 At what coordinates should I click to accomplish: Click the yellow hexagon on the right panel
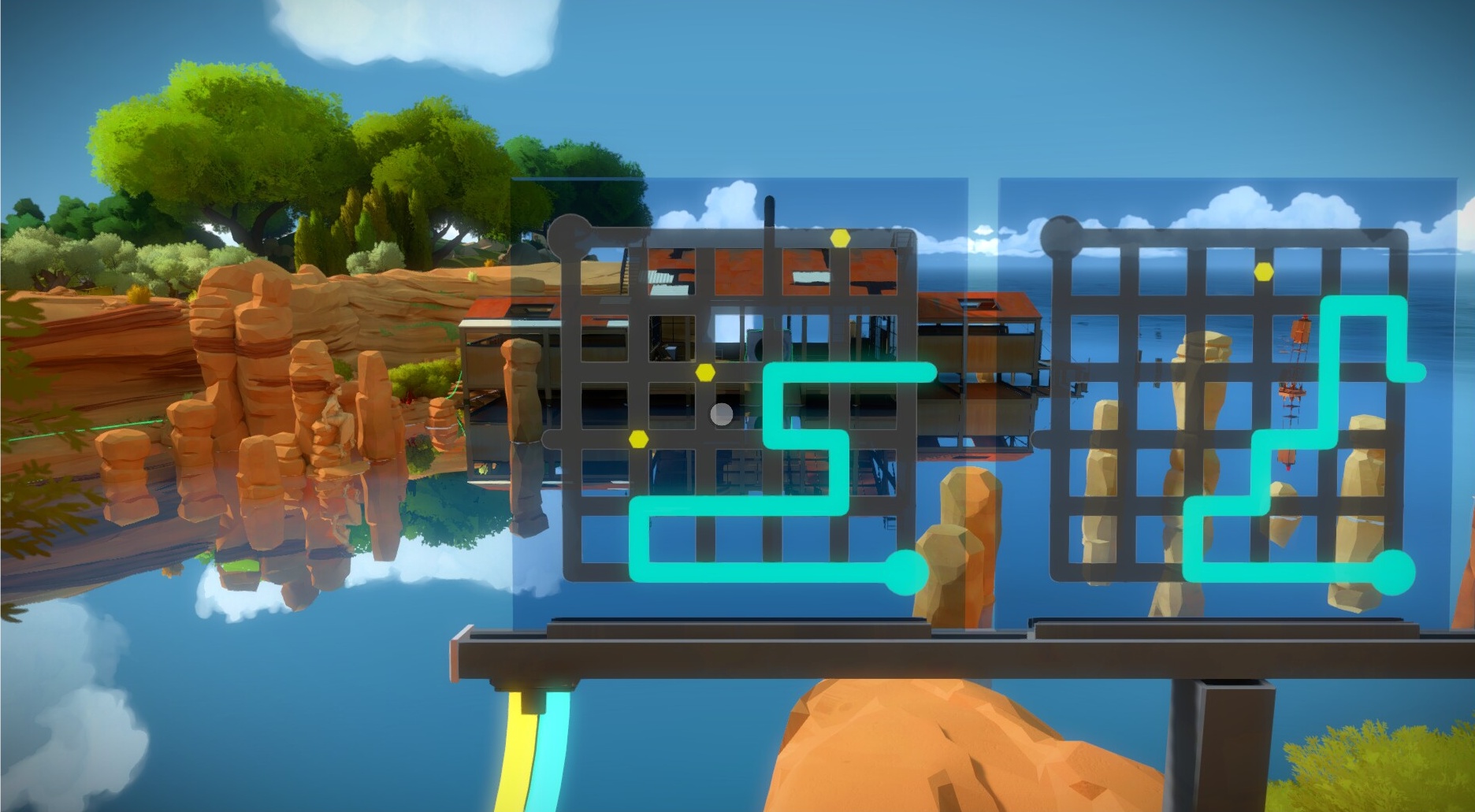(1264, 272)
